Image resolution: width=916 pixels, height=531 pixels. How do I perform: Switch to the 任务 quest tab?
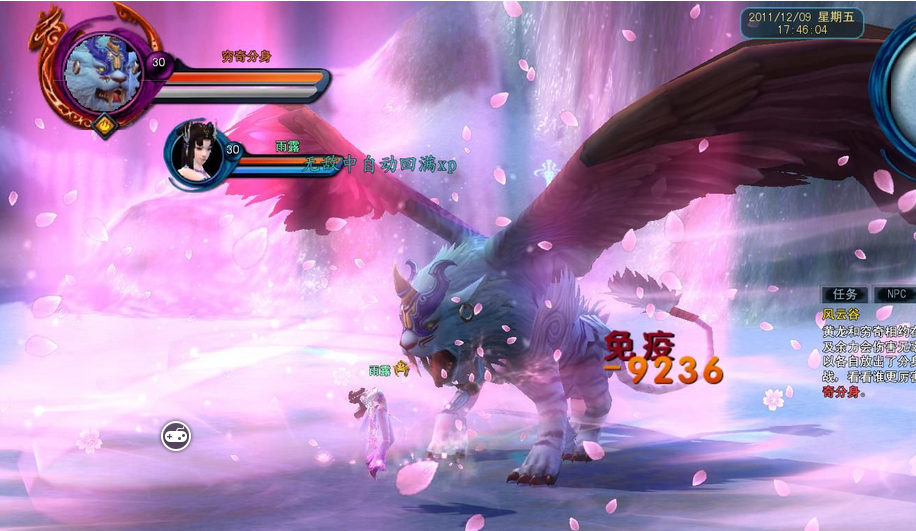click(x=844, y=294)
